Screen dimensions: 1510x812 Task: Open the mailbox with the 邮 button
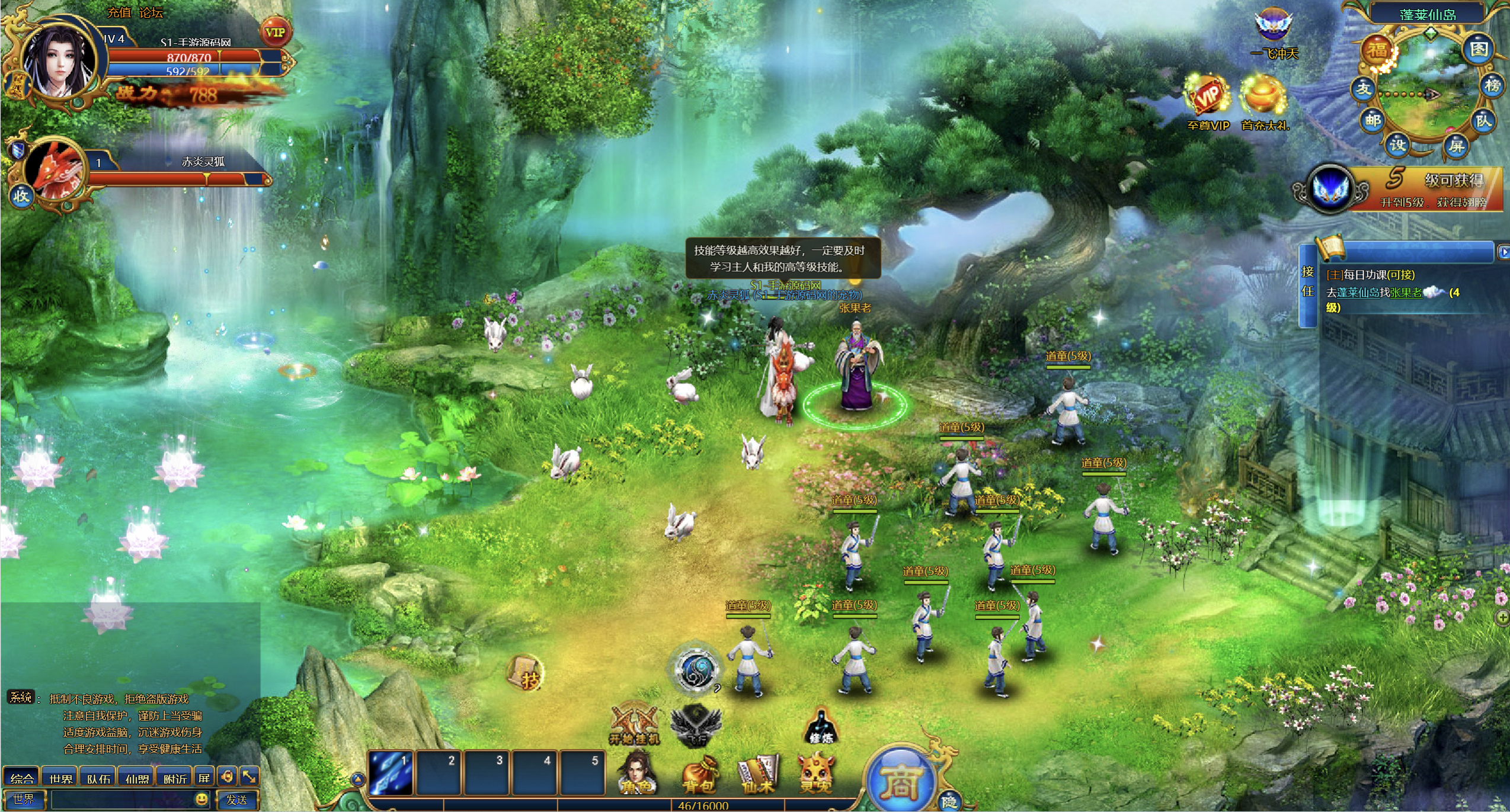(x=1373, y=121)
